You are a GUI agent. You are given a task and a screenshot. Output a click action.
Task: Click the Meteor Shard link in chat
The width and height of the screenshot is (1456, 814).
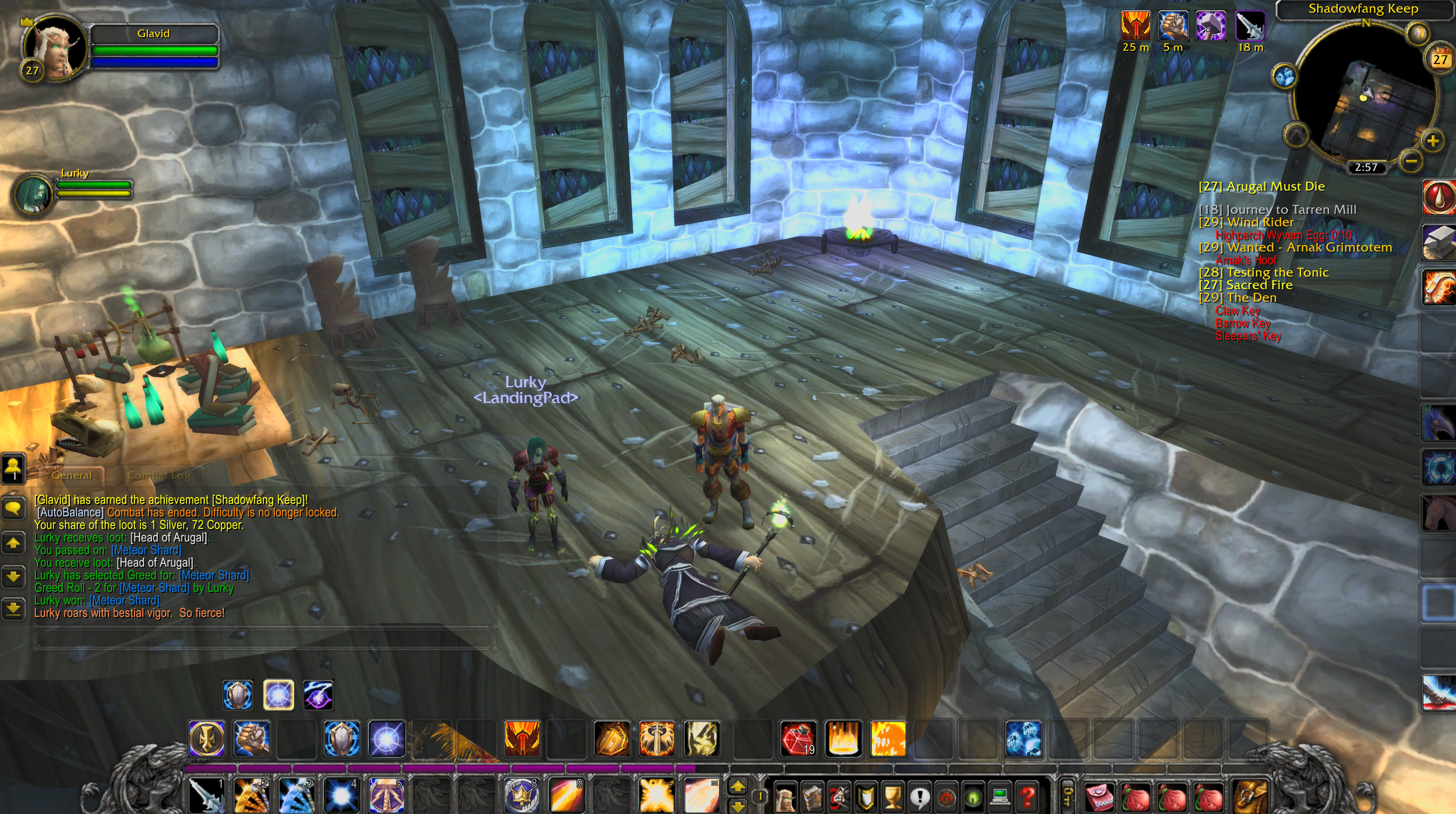click(146, 550)
